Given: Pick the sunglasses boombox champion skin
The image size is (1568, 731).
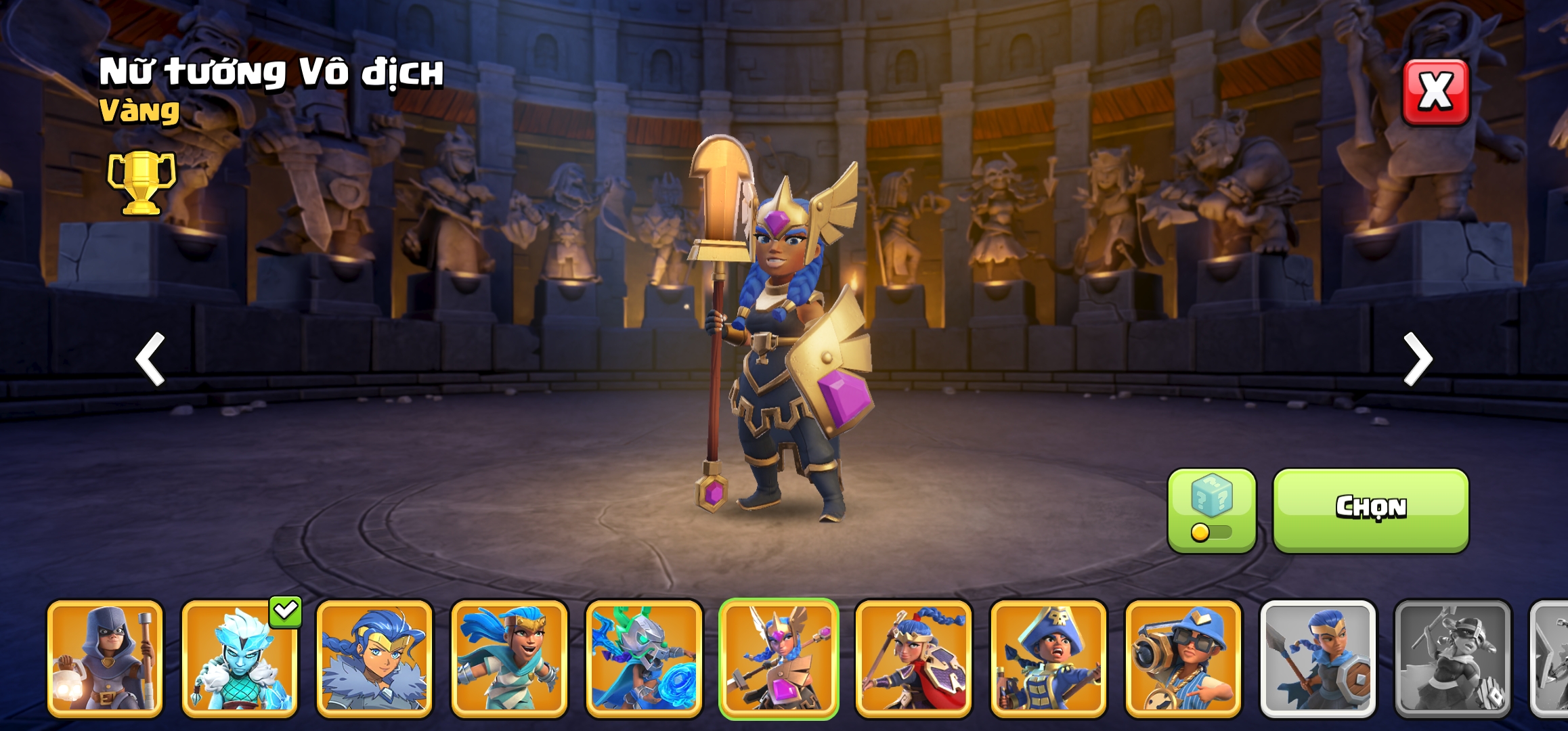Looking at the screenshot, I should pyautogui.click(x=1183, y=658).
